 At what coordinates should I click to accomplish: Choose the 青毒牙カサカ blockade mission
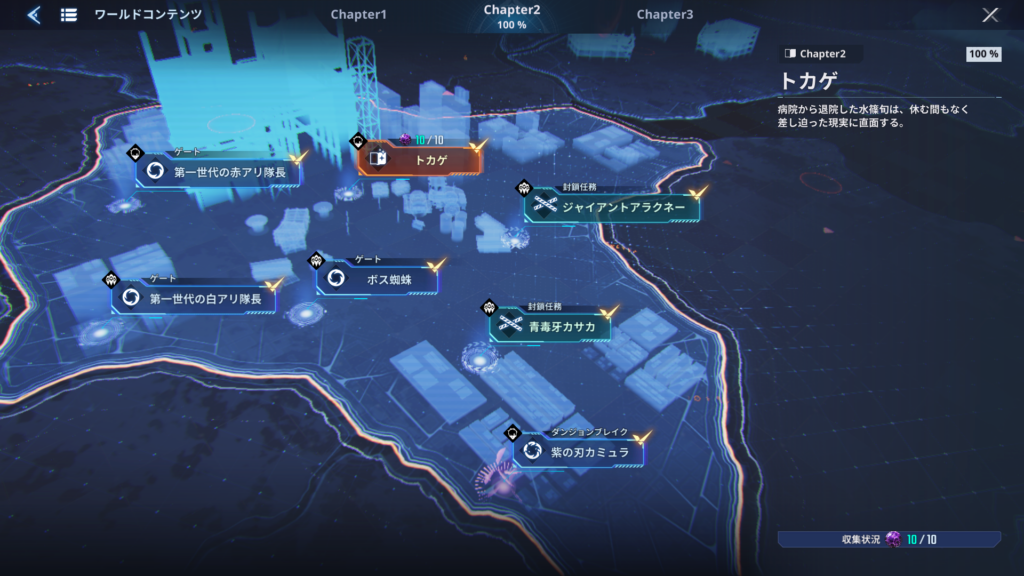549,326
